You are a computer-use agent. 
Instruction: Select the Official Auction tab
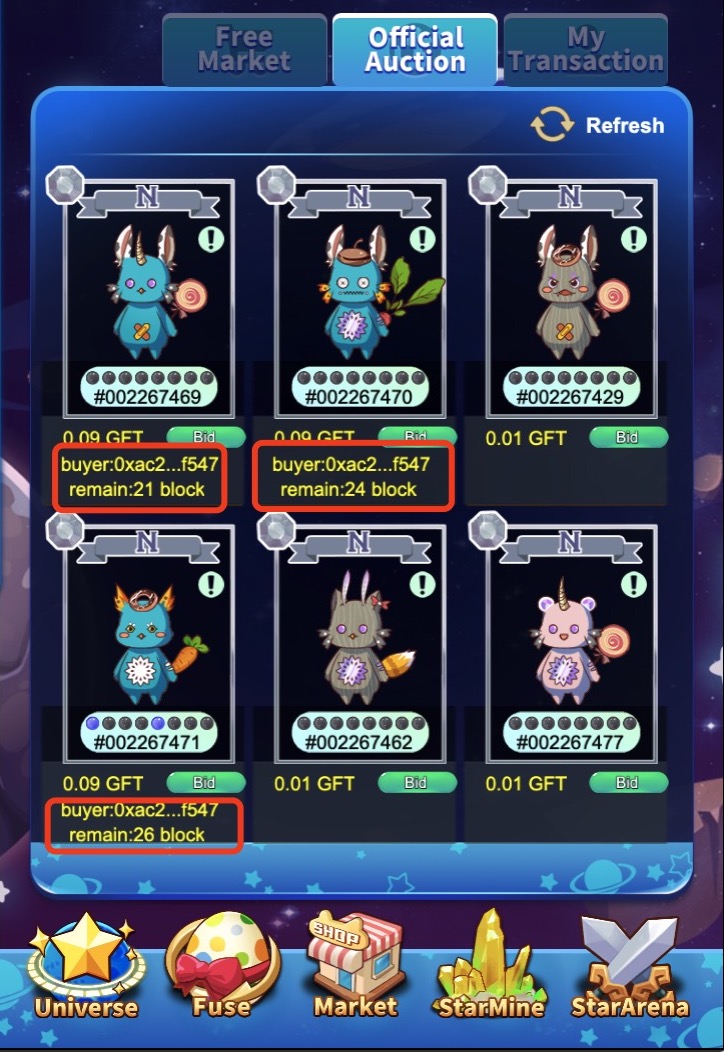[415, 49]
